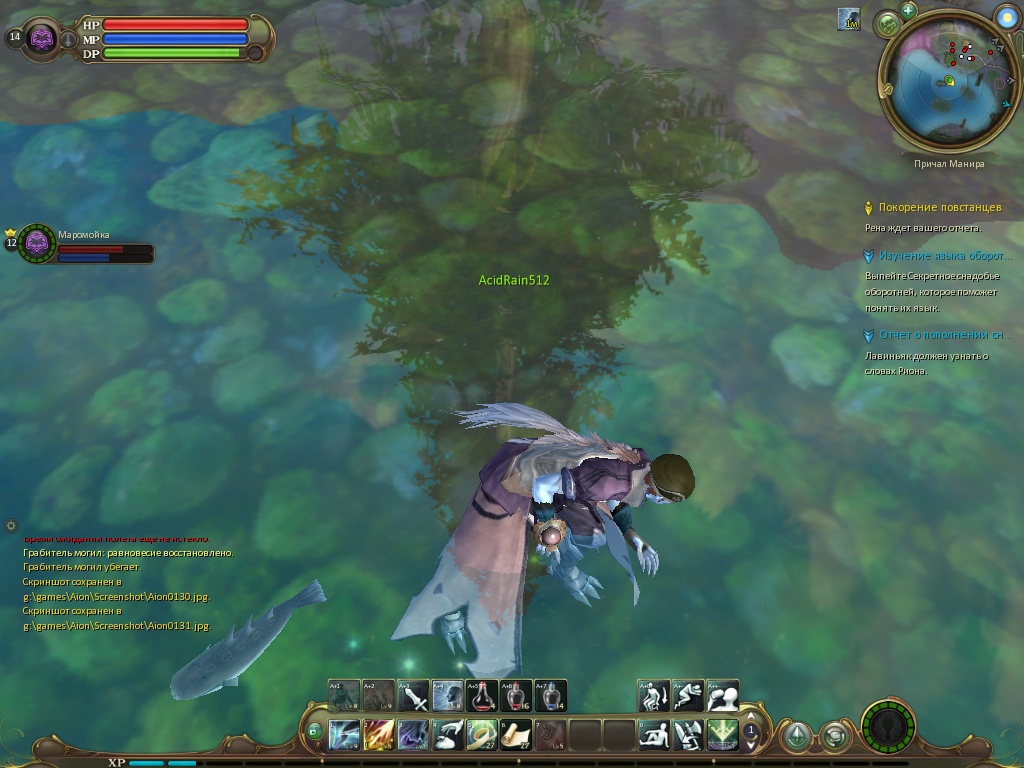The height and width of the screenshot is (768, 1024).
Task: Click the 1m buff icon
Action: click(849, 19)
